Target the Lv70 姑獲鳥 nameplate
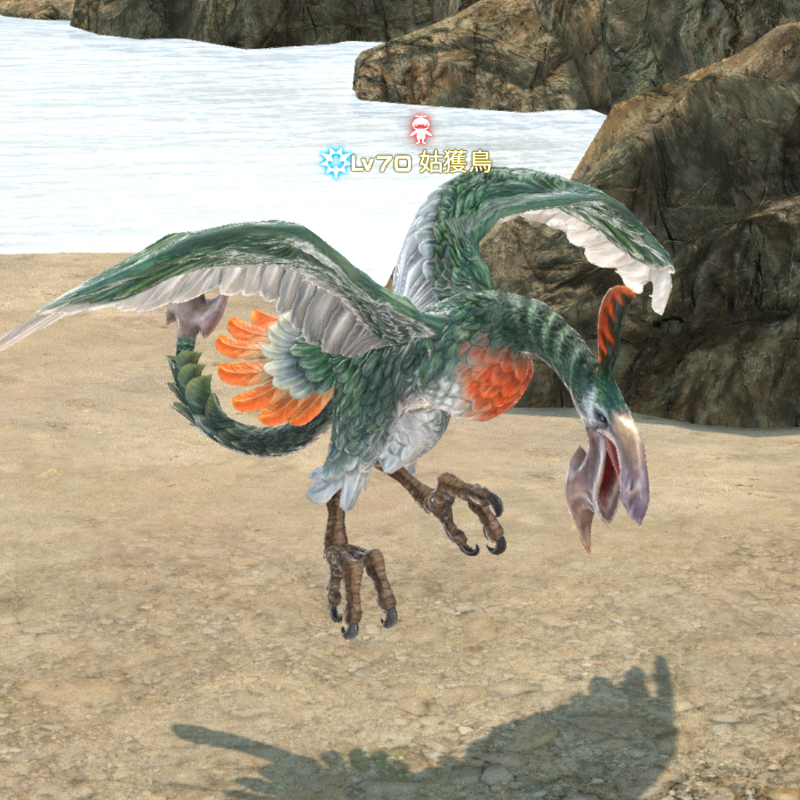Screen dimensions: 800x800 [x=420, y=163]
